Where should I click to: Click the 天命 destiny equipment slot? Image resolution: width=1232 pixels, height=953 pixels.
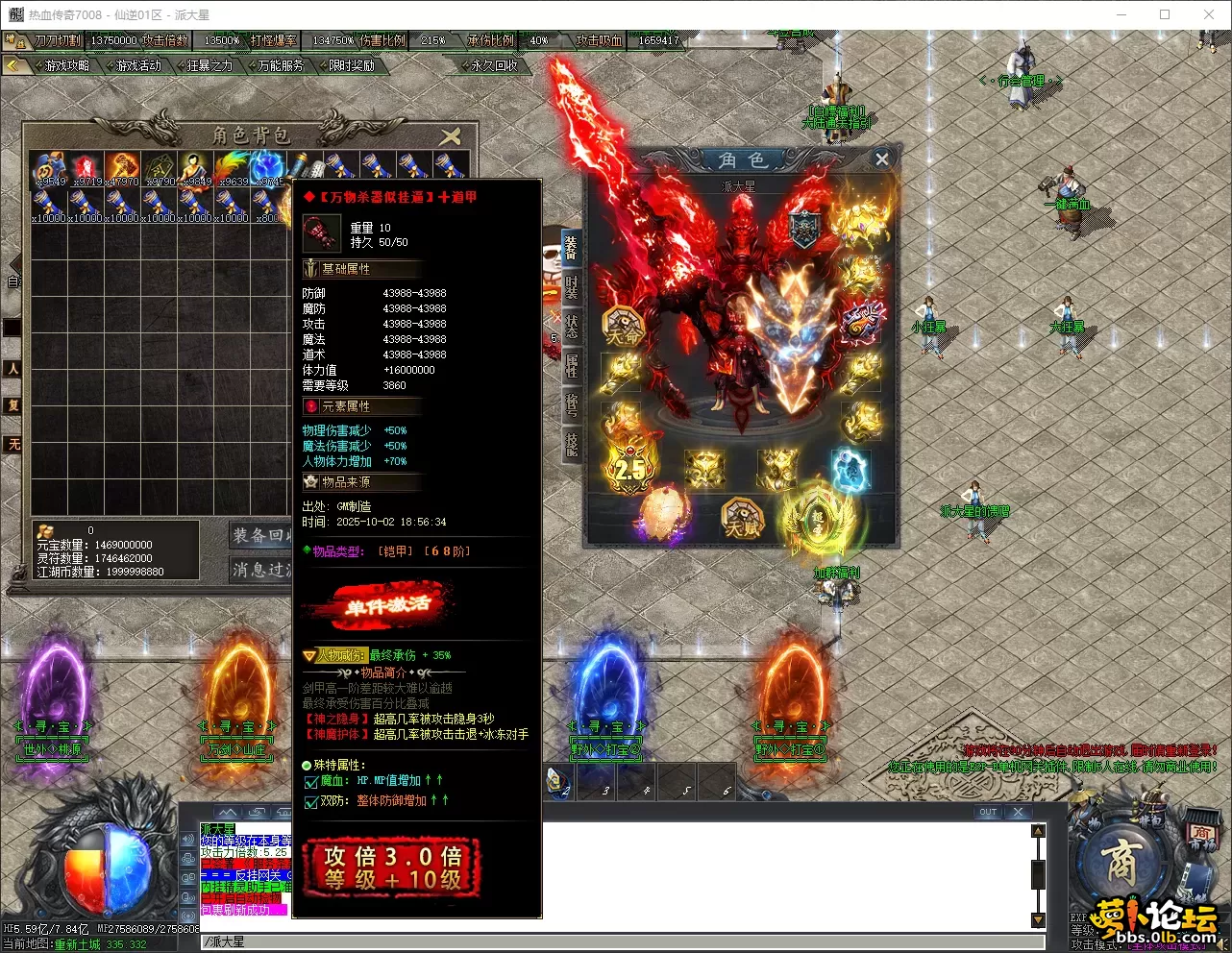point(622,328)
